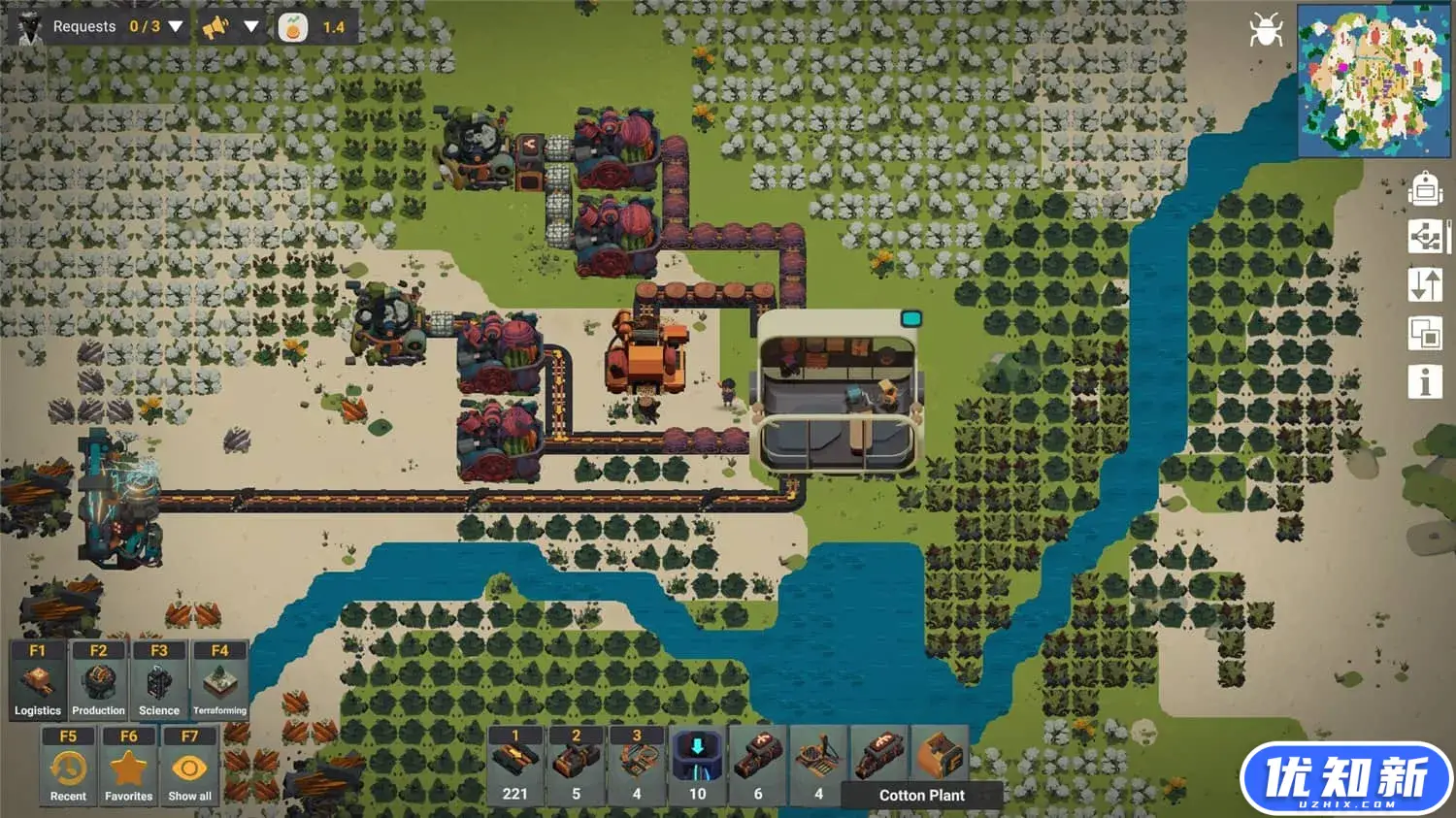
Task: Select the Science build category
Action: [x=159, y=680]
